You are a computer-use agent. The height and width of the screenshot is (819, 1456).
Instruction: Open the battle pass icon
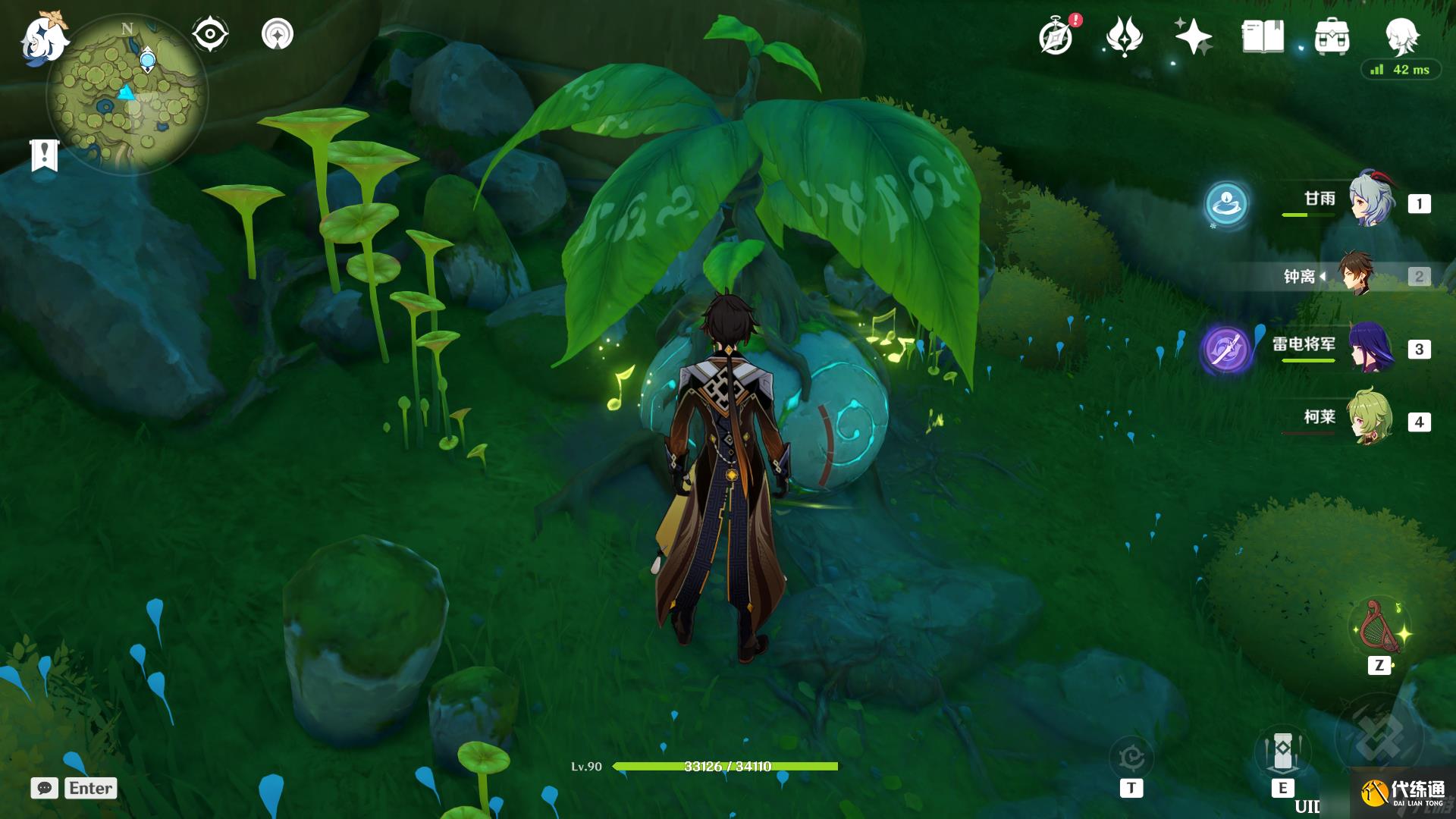click(1124, 36)
